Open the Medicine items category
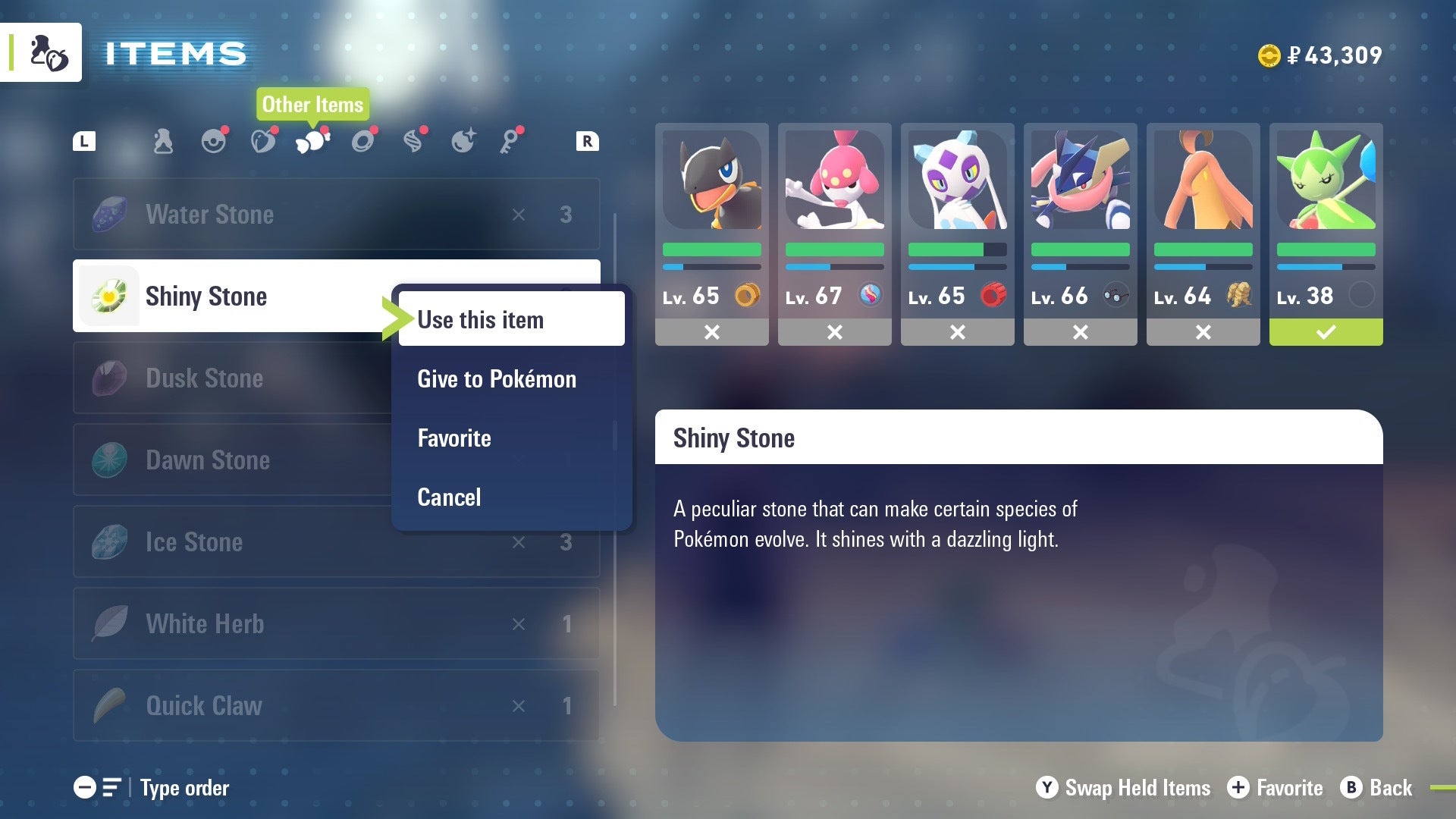Viewport: 1456px width, 819px height. tap(163, 140)
